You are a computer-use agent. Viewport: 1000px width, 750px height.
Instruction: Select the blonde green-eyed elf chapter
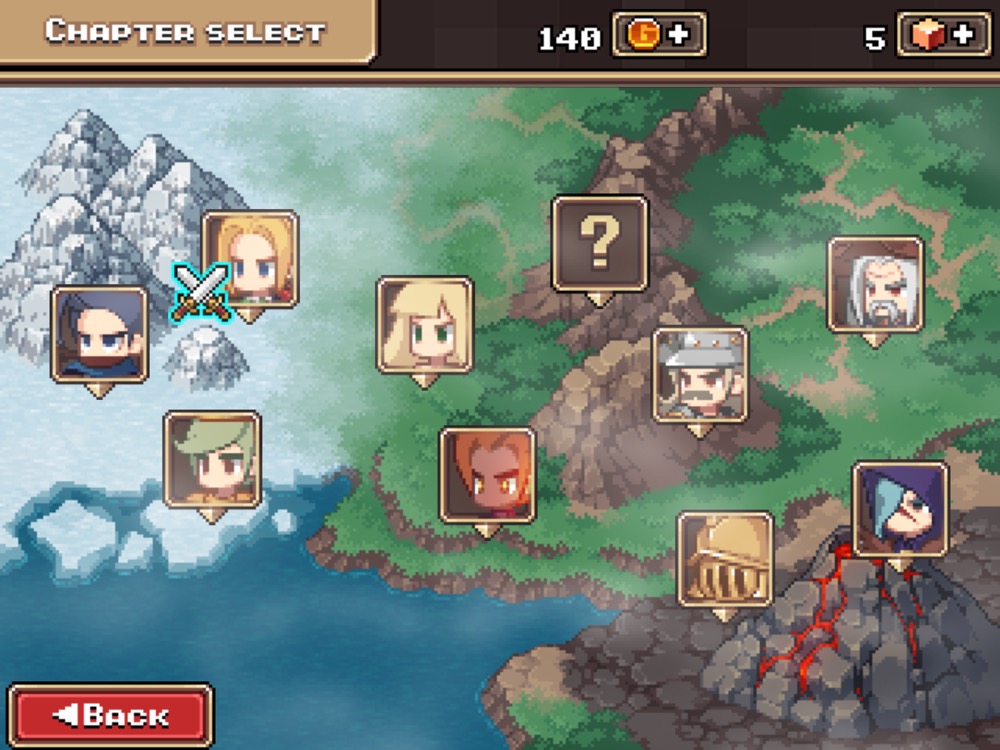pos(424,324)
